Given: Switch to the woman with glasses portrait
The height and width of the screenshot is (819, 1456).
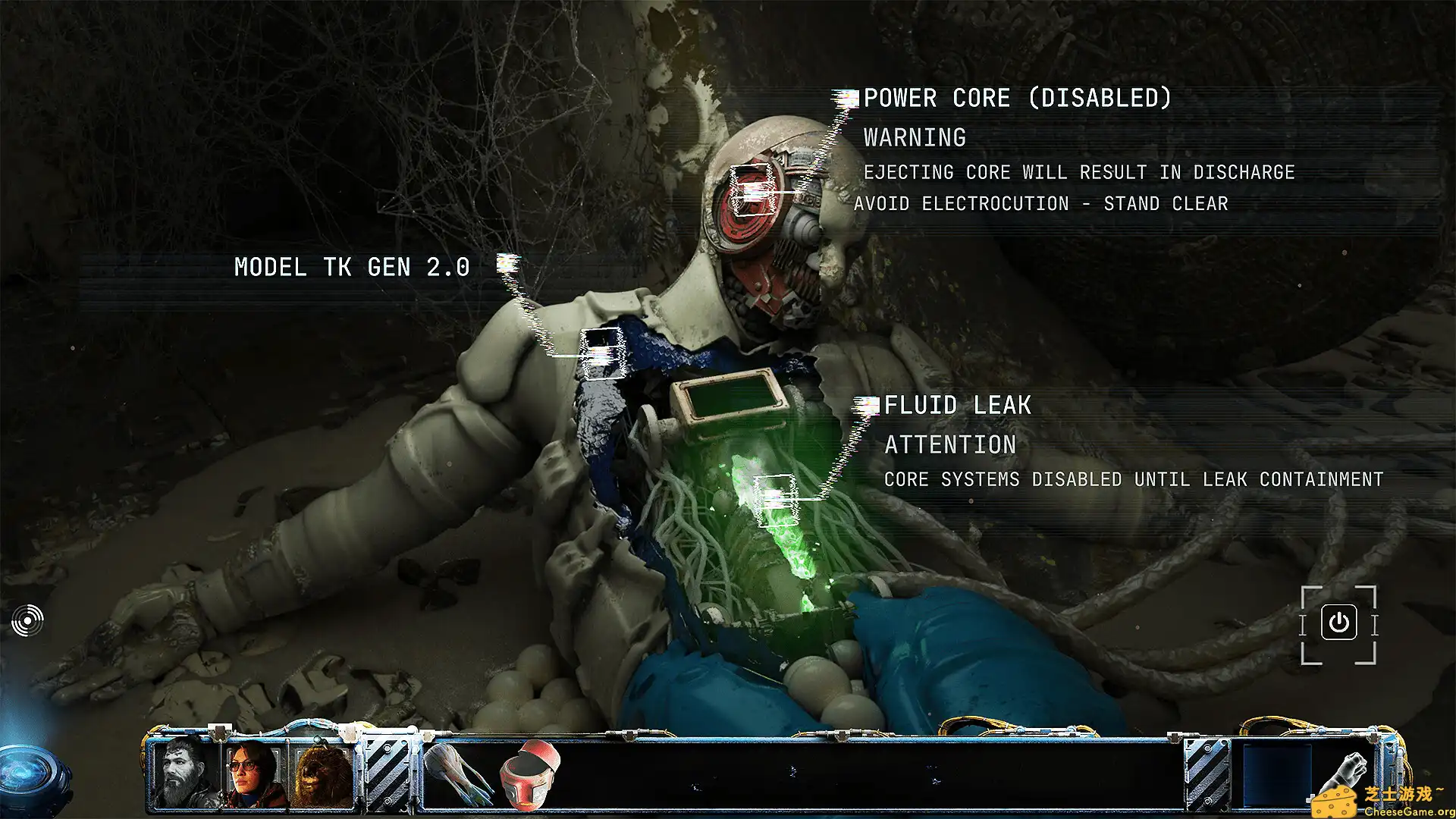Looking at the screenshot, I should 253,773.
